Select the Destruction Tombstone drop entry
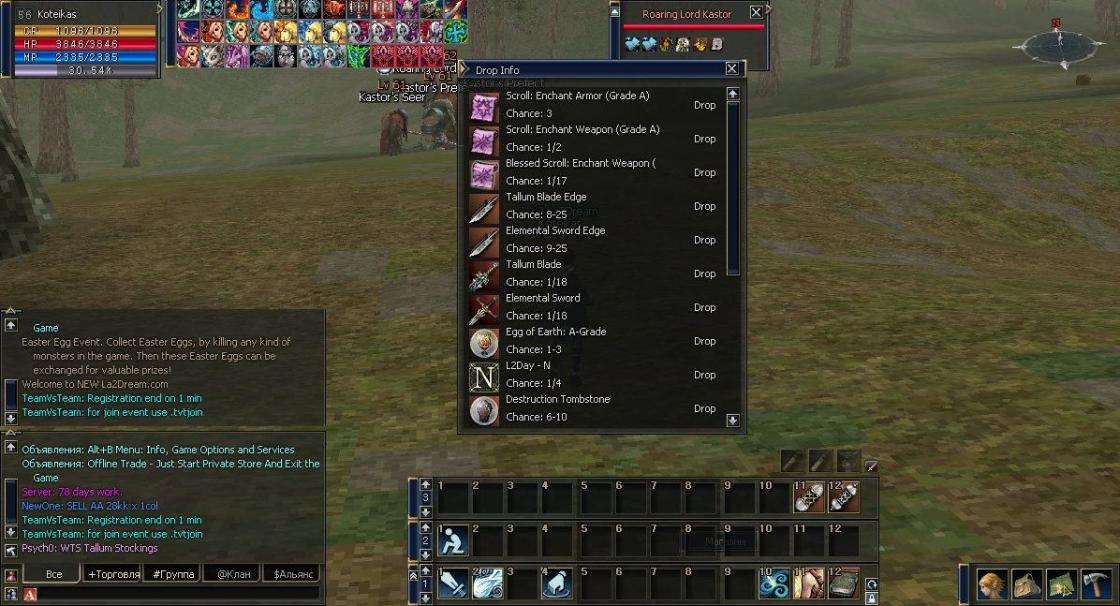Screen dimensions: 1120x606 click(x=598, y=408)
